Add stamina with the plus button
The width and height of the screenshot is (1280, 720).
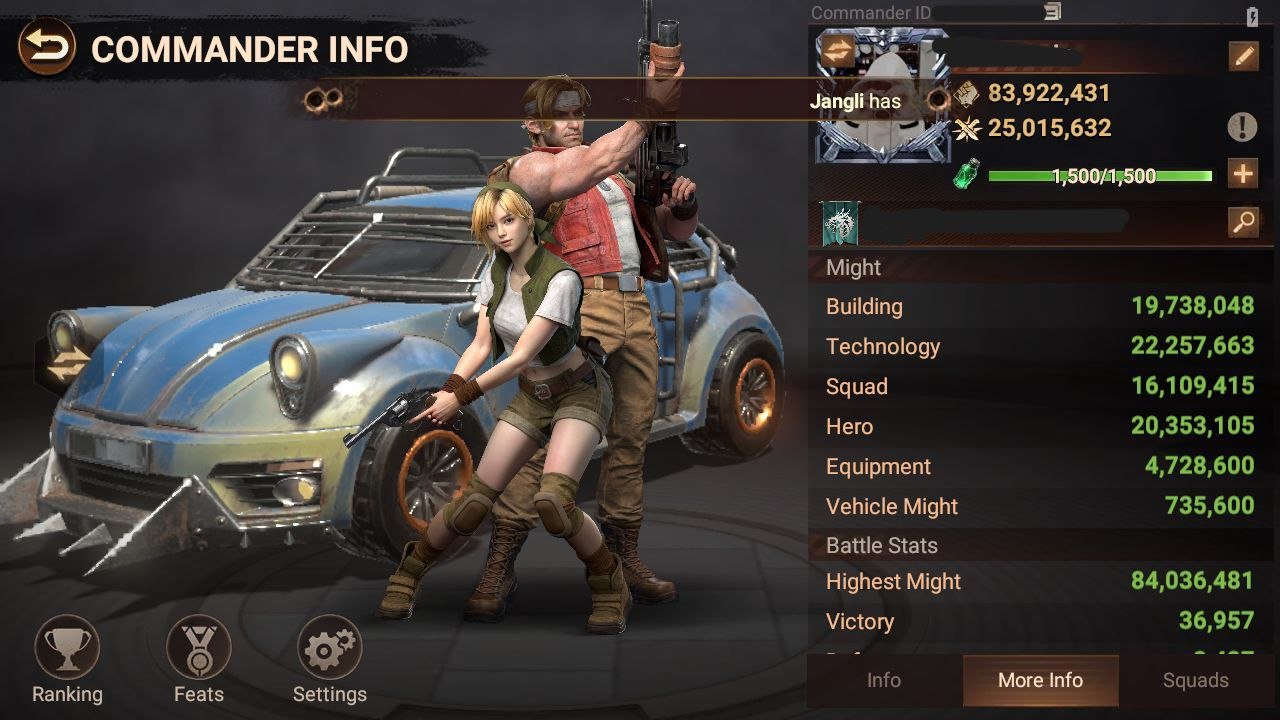click(x=1243, y=174)
